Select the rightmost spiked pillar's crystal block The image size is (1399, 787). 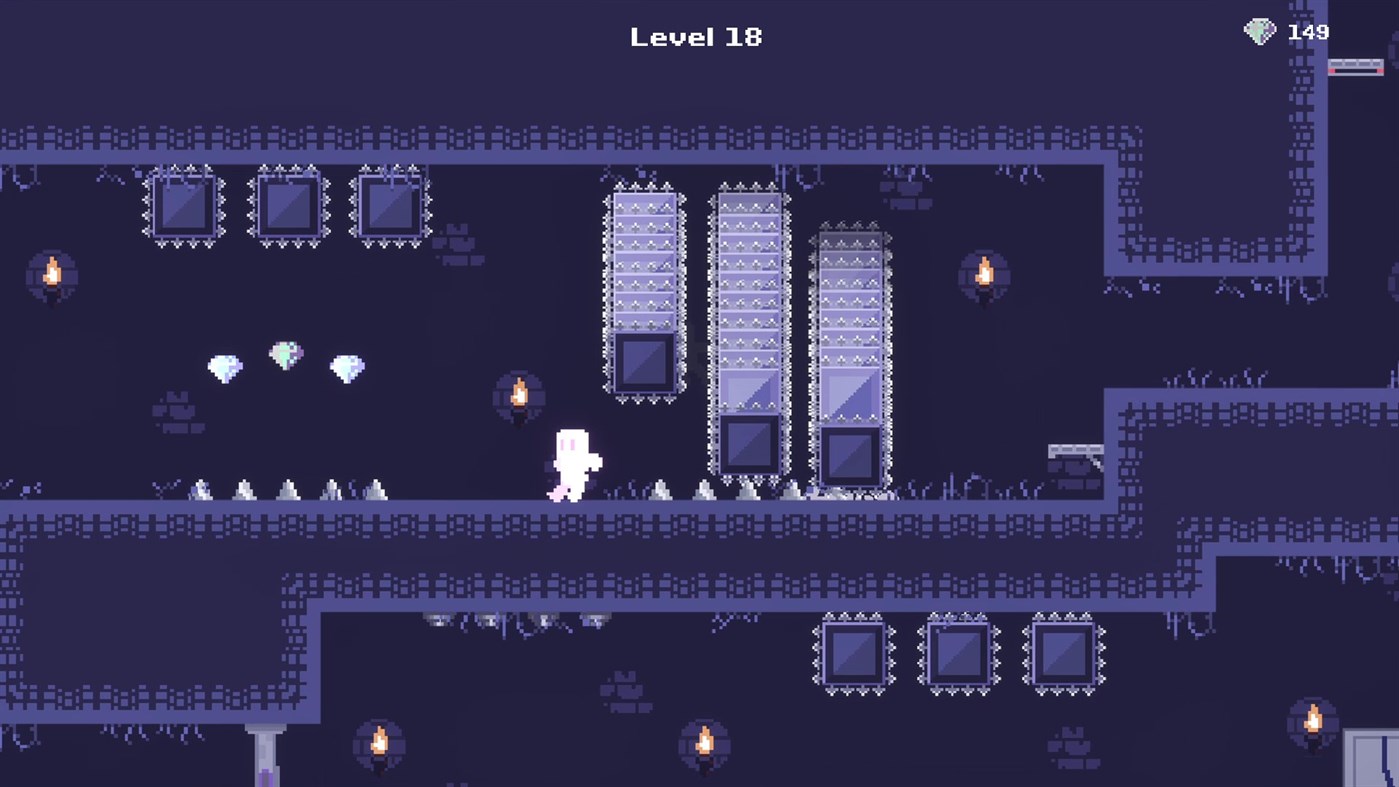point(851,455)
